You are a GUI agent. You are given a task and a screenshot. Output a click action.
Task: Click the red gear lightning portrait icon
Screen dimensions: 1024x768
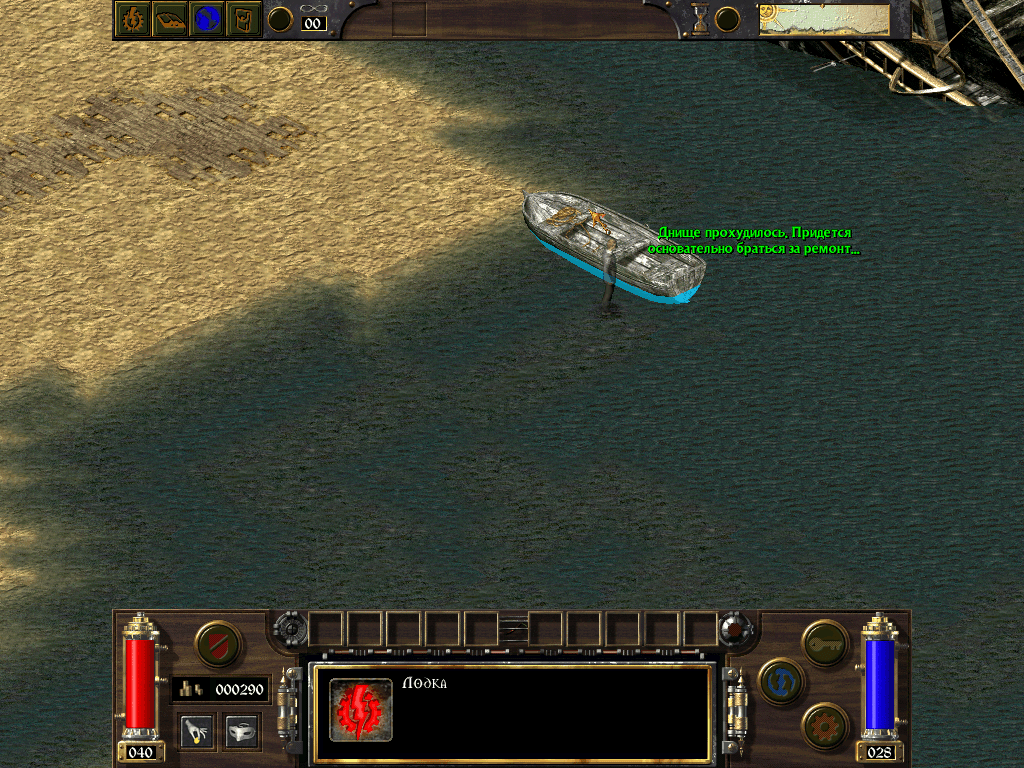[x=360, y=710]
